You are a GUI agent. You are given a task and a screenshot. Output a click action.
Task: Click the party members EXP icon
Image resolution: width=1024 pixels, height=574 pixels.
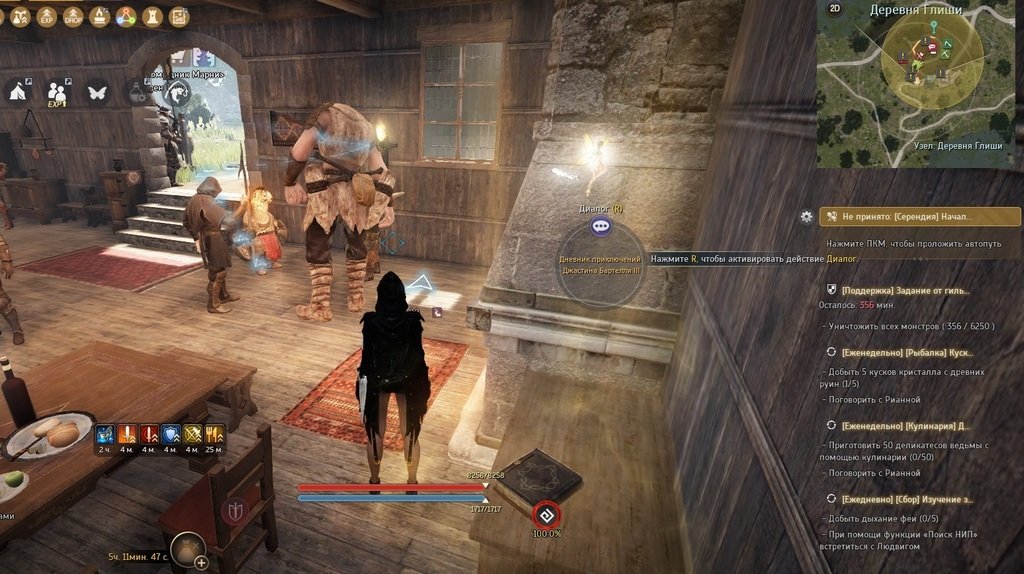click(x=58, y=92)
